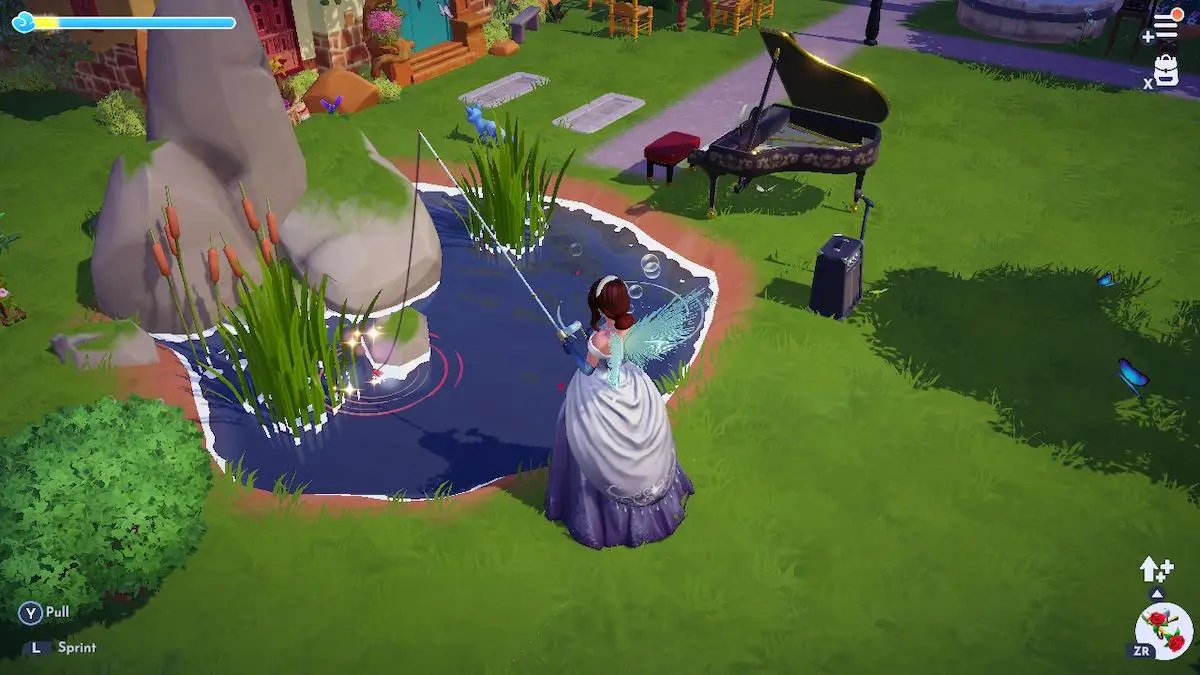Click the upgrade arrow with plus signs

click(x=1155, y=569)
